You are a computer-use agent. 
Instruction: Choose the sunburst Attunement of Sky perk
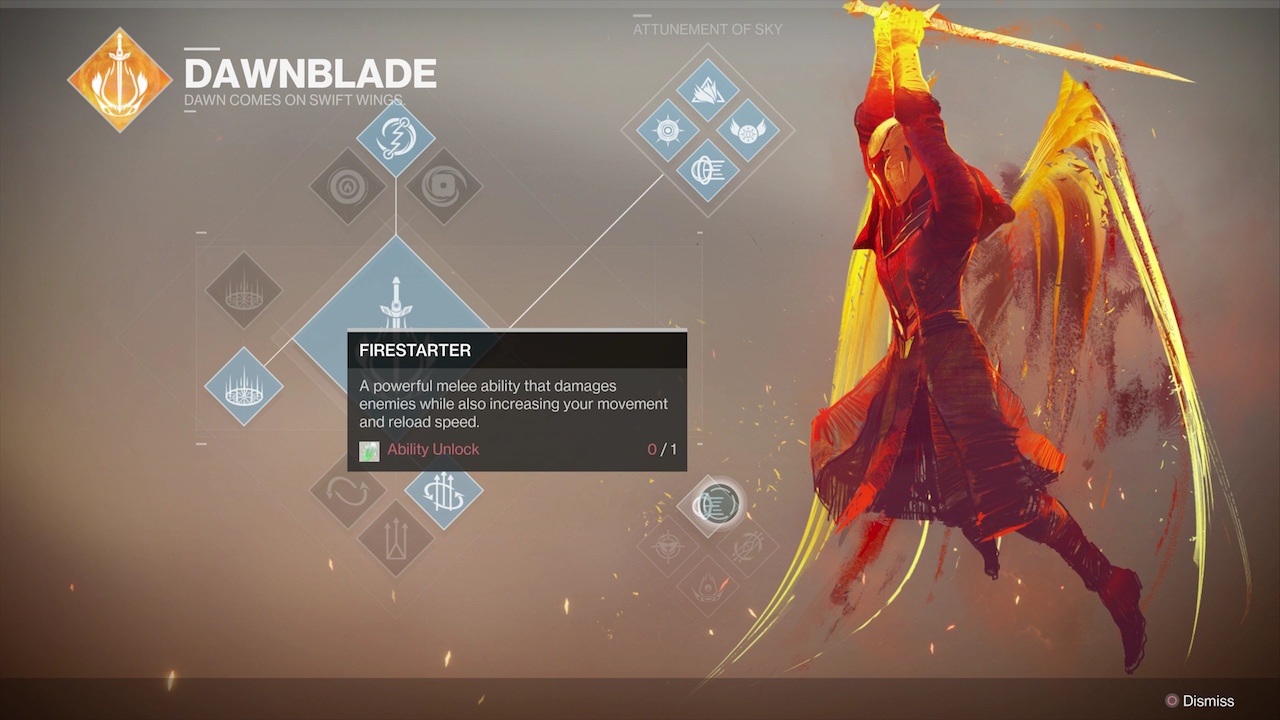click(x=667, y=130)
